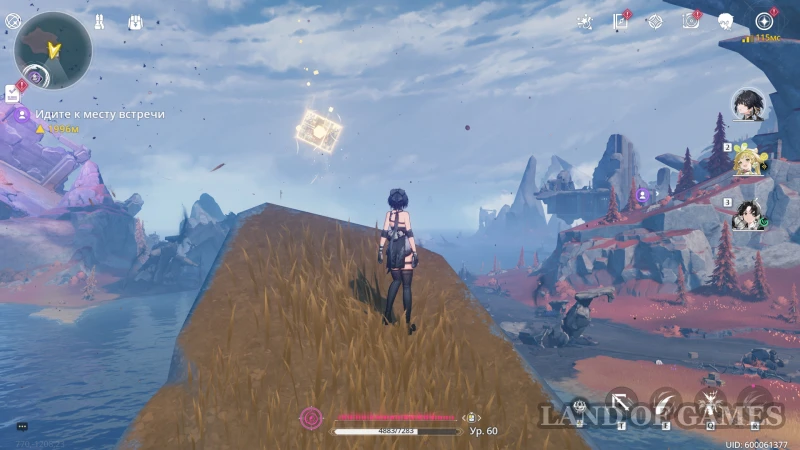The image size is (800, 450).
Task: Click the round pink emblem beside the health bar
Action: tap(311, 417)
